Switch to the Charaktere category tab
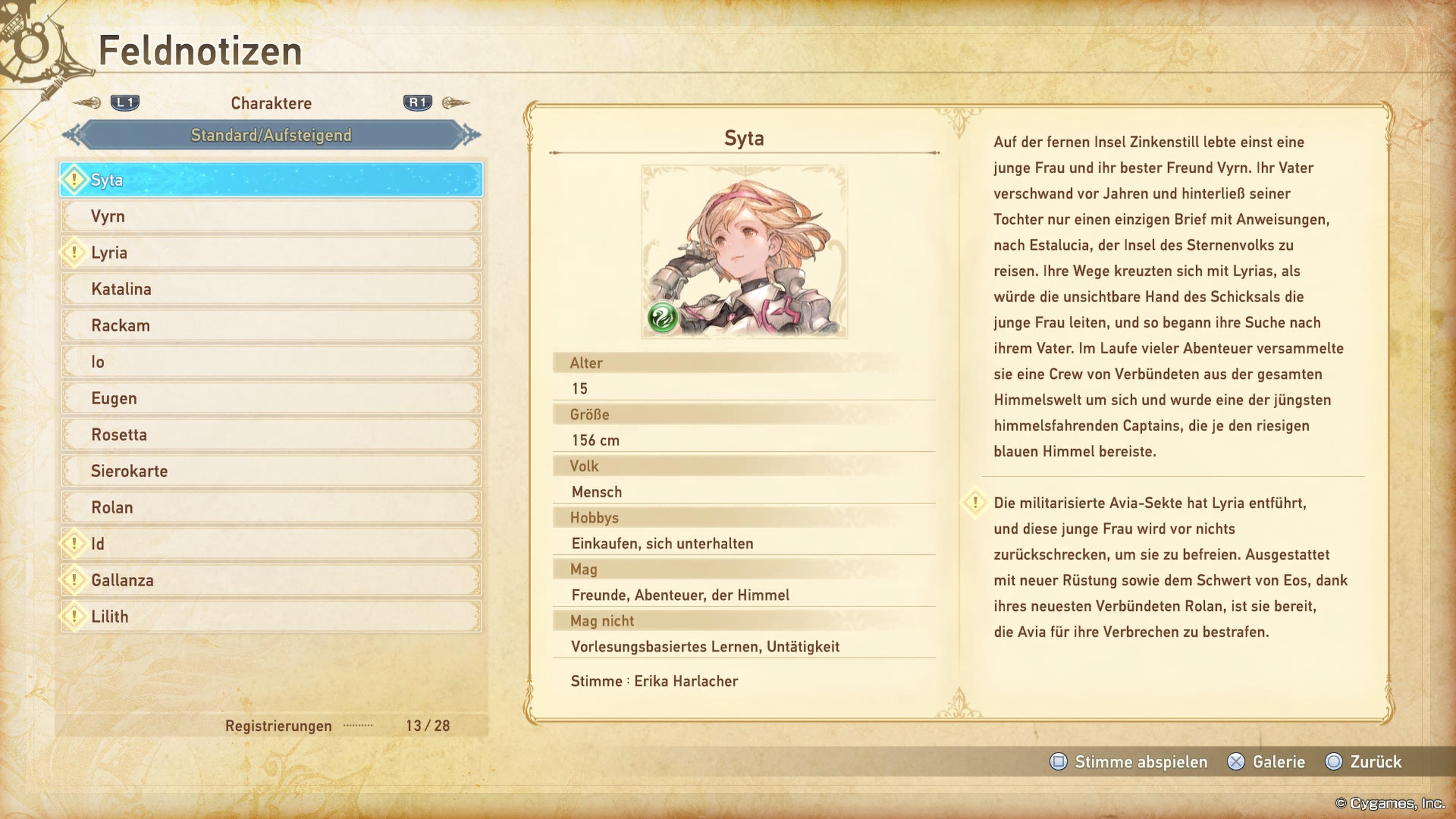This screenshot has height=819, width=1456. [x=271, y=103]
